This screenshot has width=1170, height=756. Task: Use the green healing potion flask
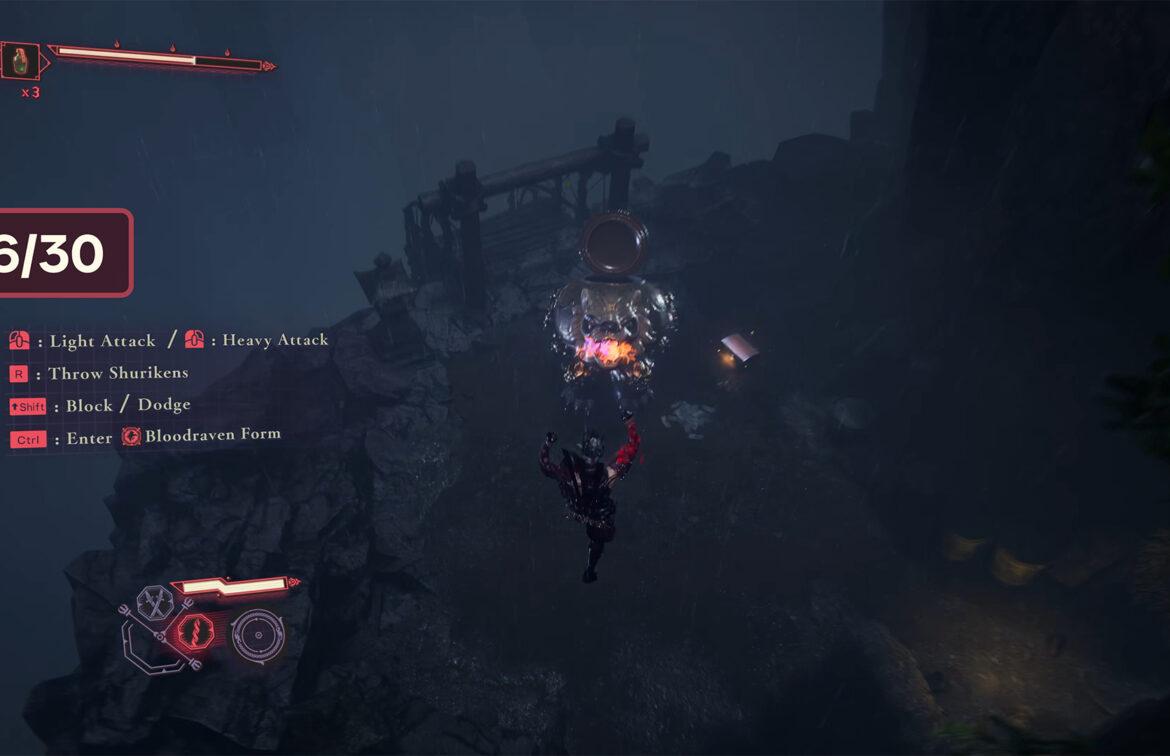click(20, 62)
